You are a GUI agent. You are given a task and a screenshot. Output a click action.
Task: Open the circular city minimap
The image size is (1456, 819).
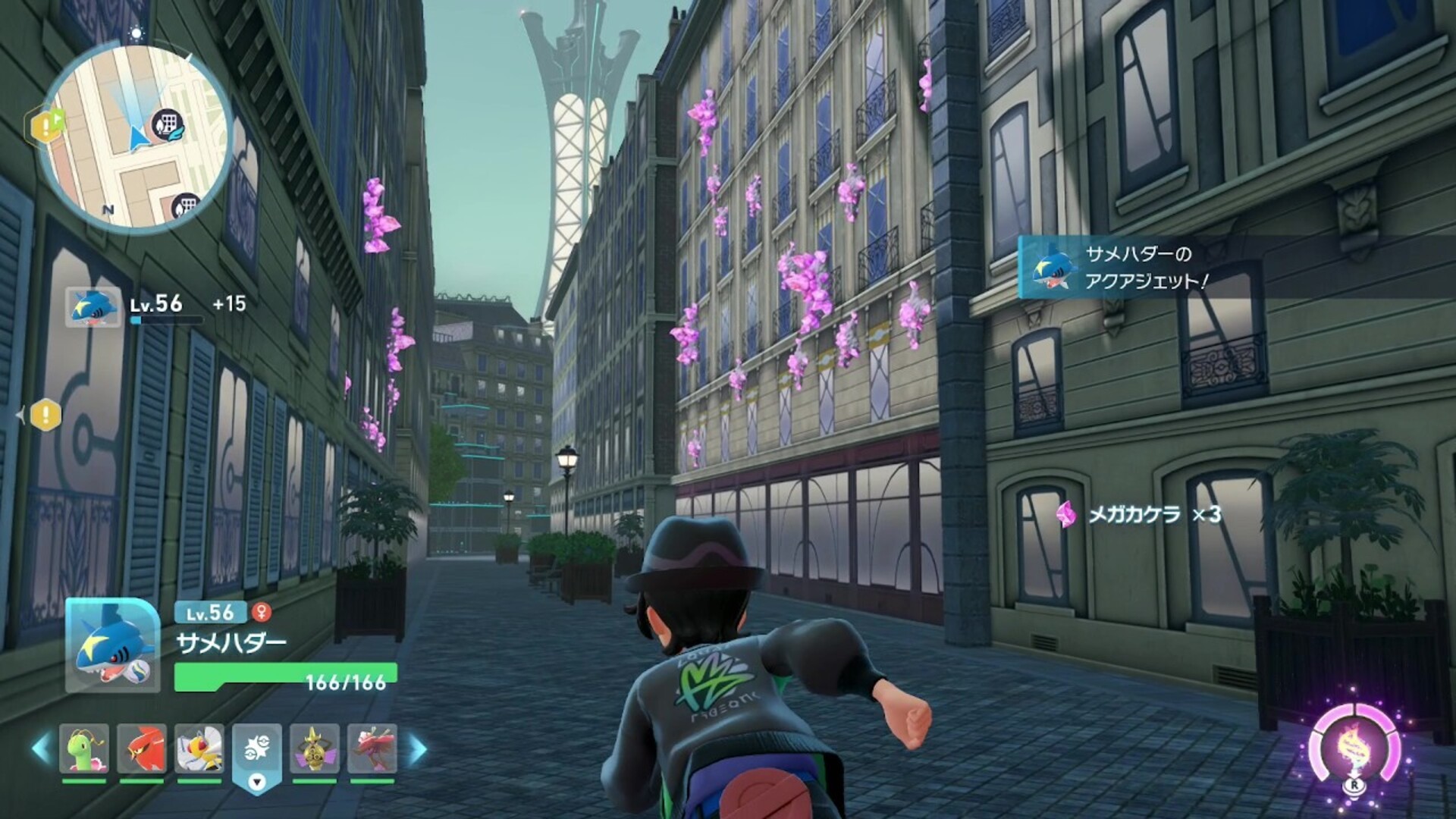coord(135,138)
